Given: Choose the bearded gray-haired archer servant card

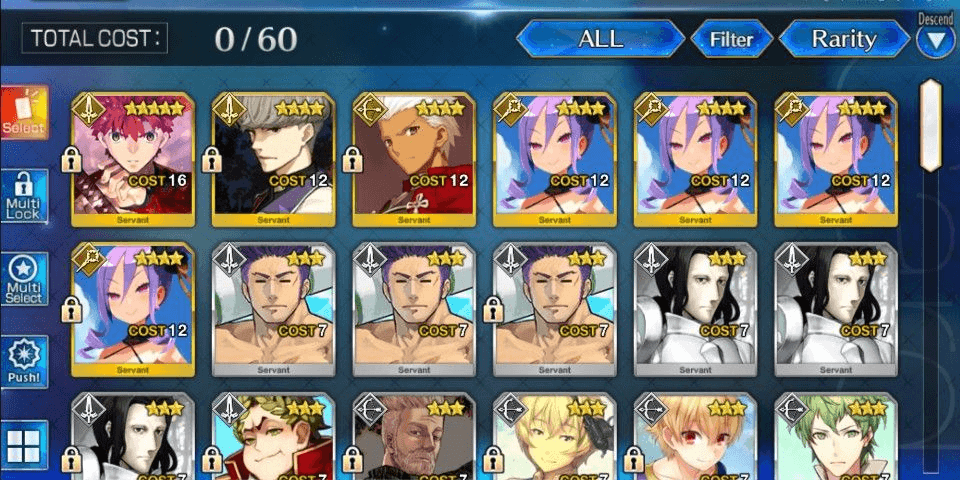Looking at the screenshot, I should 413,435.
